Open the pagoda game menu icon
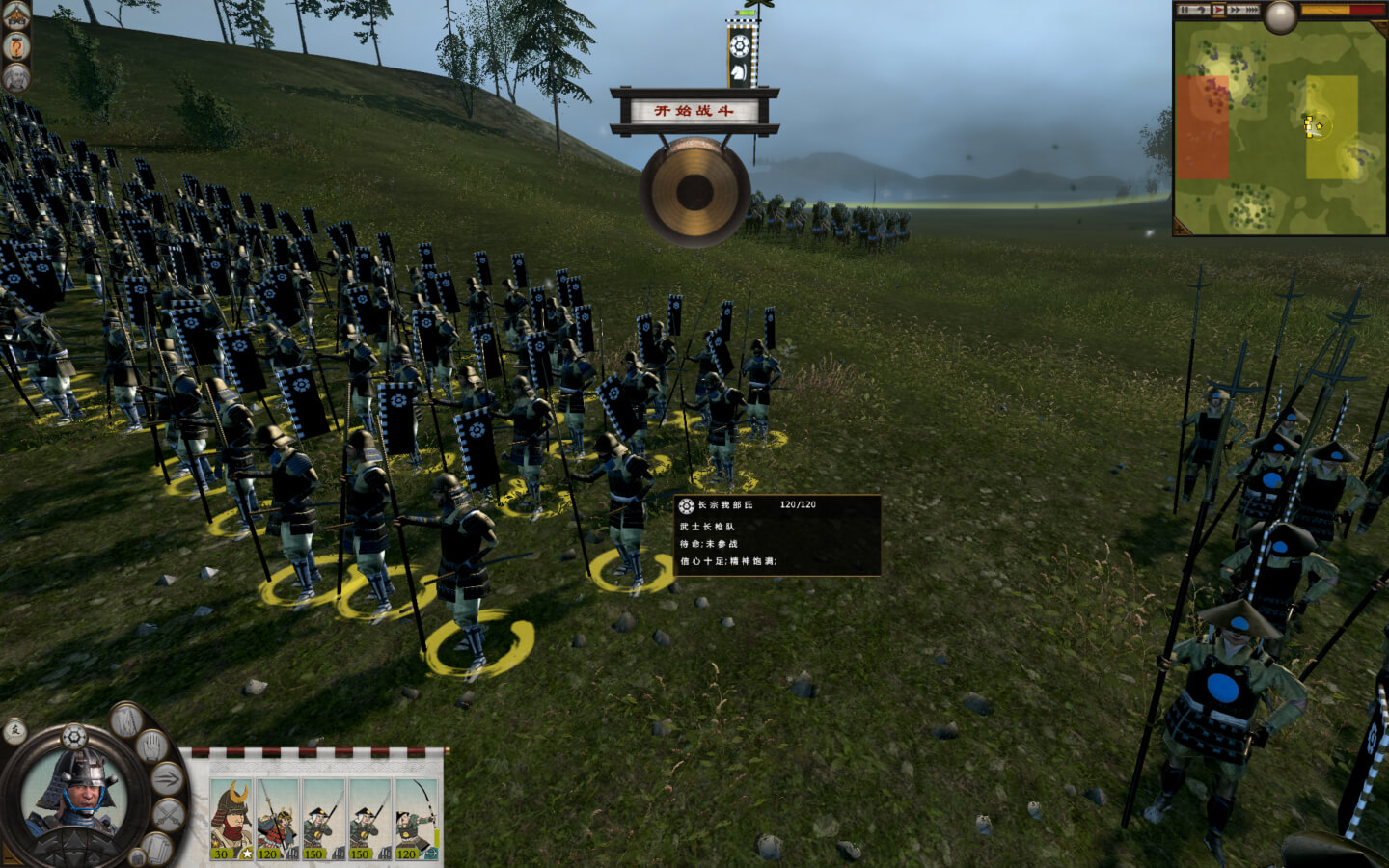The image size is (1389, 868). (16, 16)
